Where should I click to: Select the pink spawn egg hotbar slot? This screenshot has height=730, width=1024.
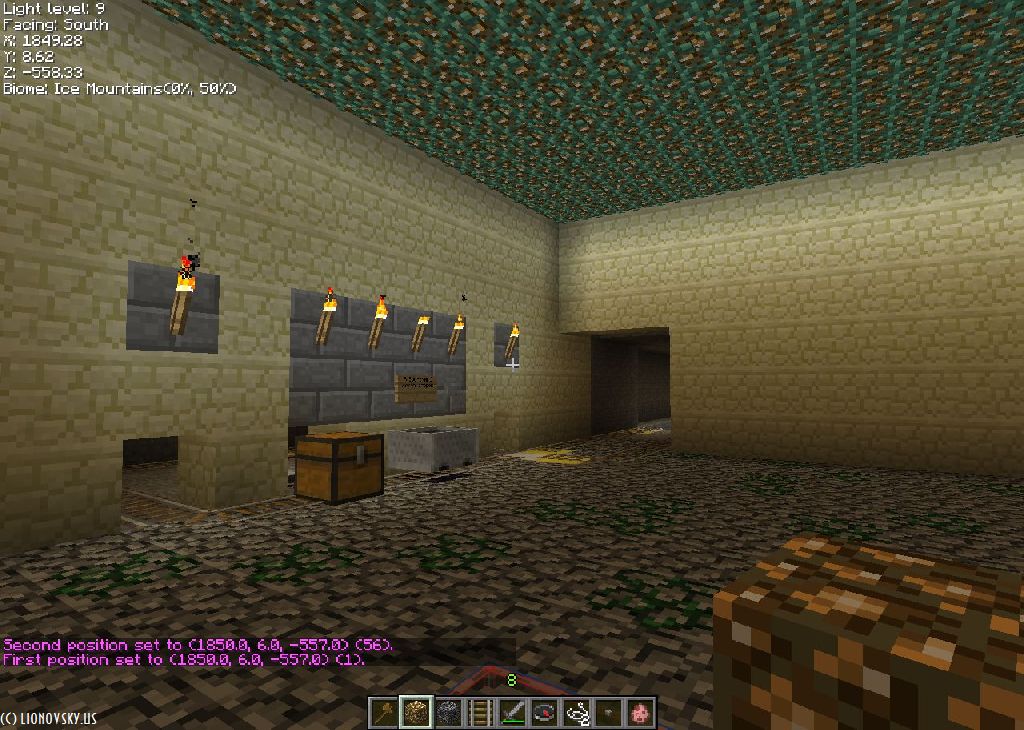(640, 712)
